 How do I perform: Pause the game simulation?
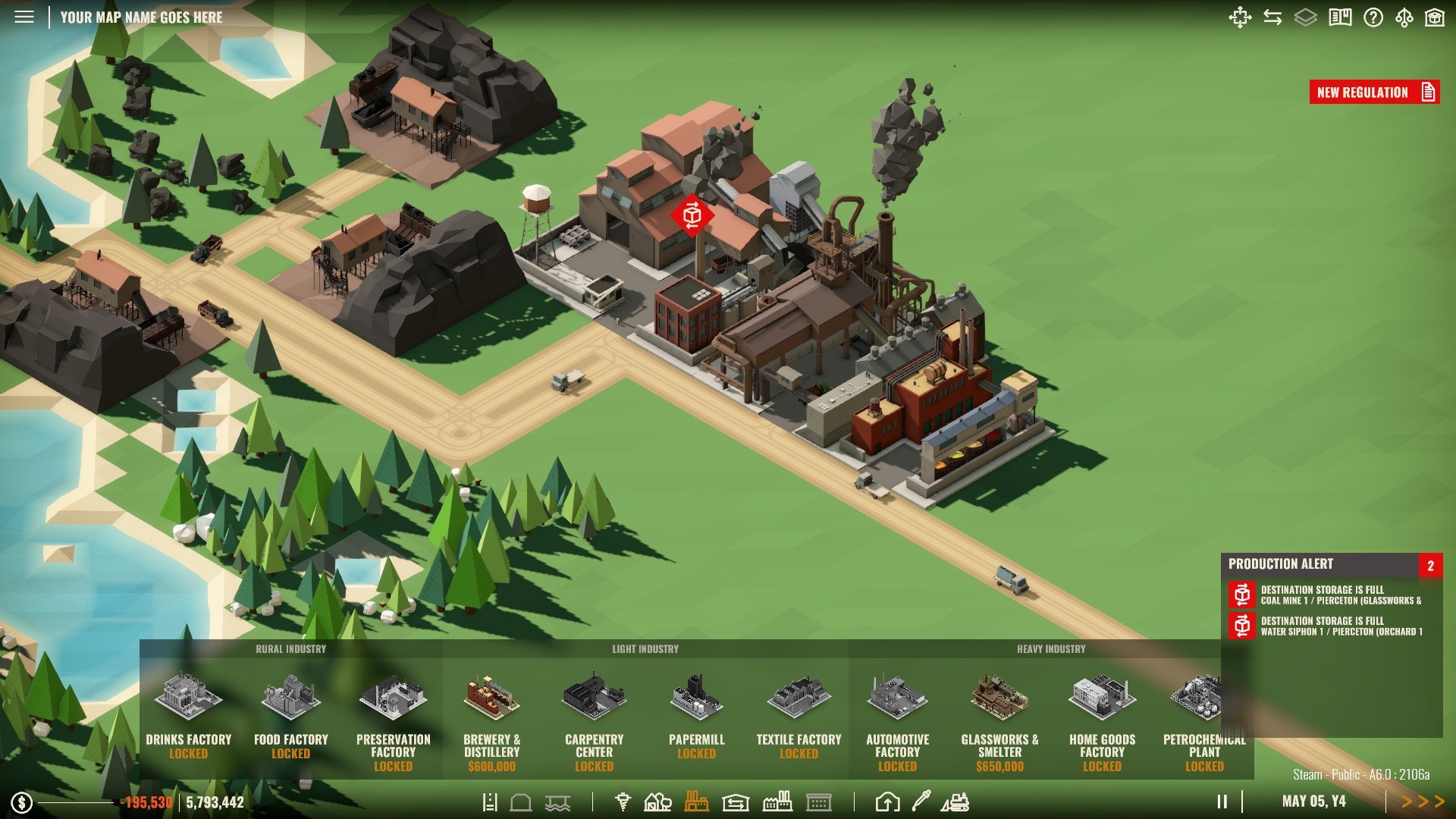(1222, 802)
